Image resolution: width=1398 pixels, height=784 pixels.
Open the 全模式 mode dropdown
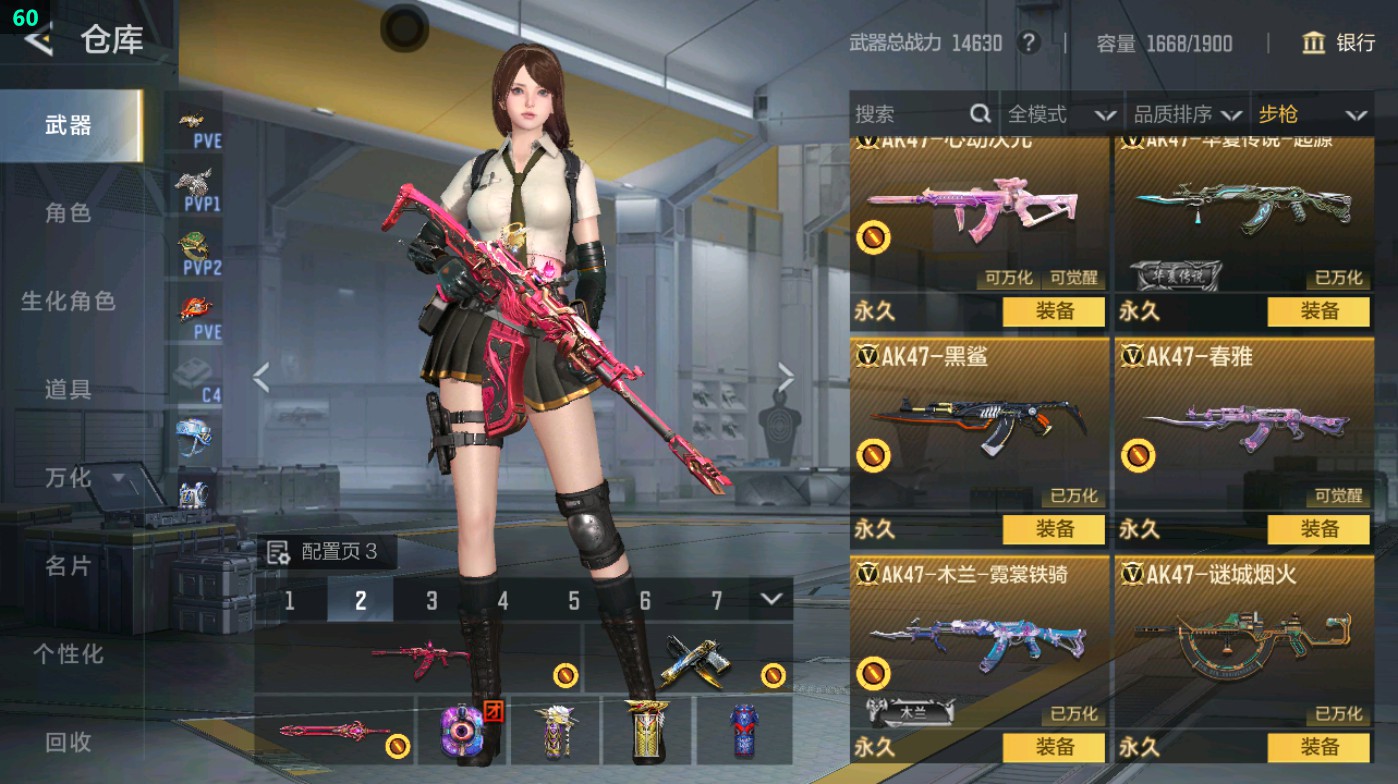tap(1060, 115)
